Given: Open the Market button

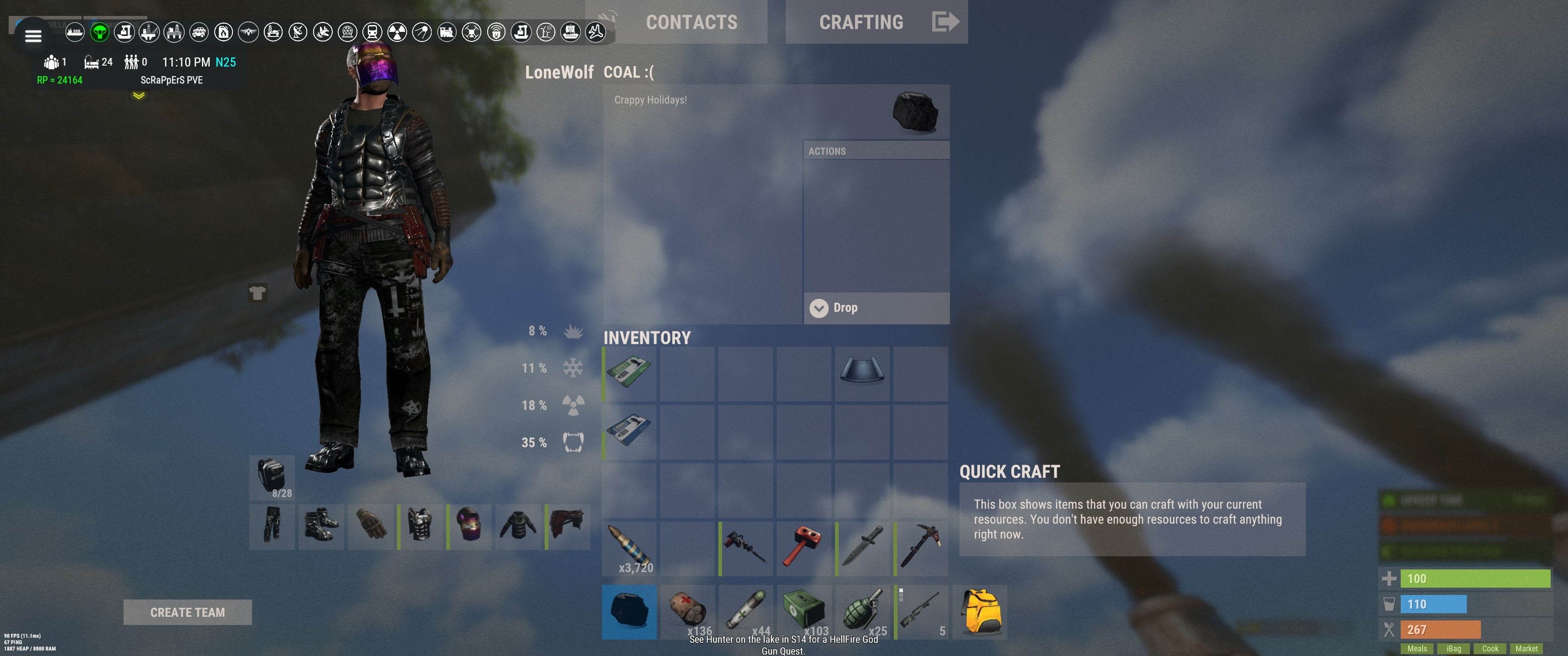Looking at the screenshot, I should click(1526, 649).
